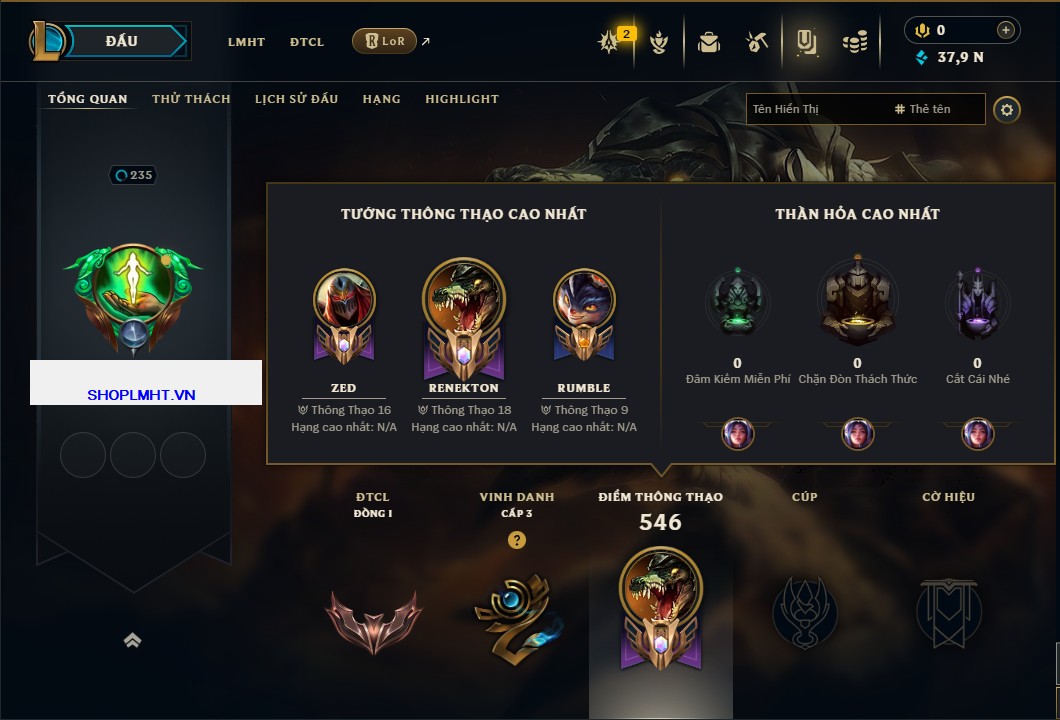Open the LỊCH SỬ ĐẤU tab
Screen dimensions: 1060x720
click(296, 99)
